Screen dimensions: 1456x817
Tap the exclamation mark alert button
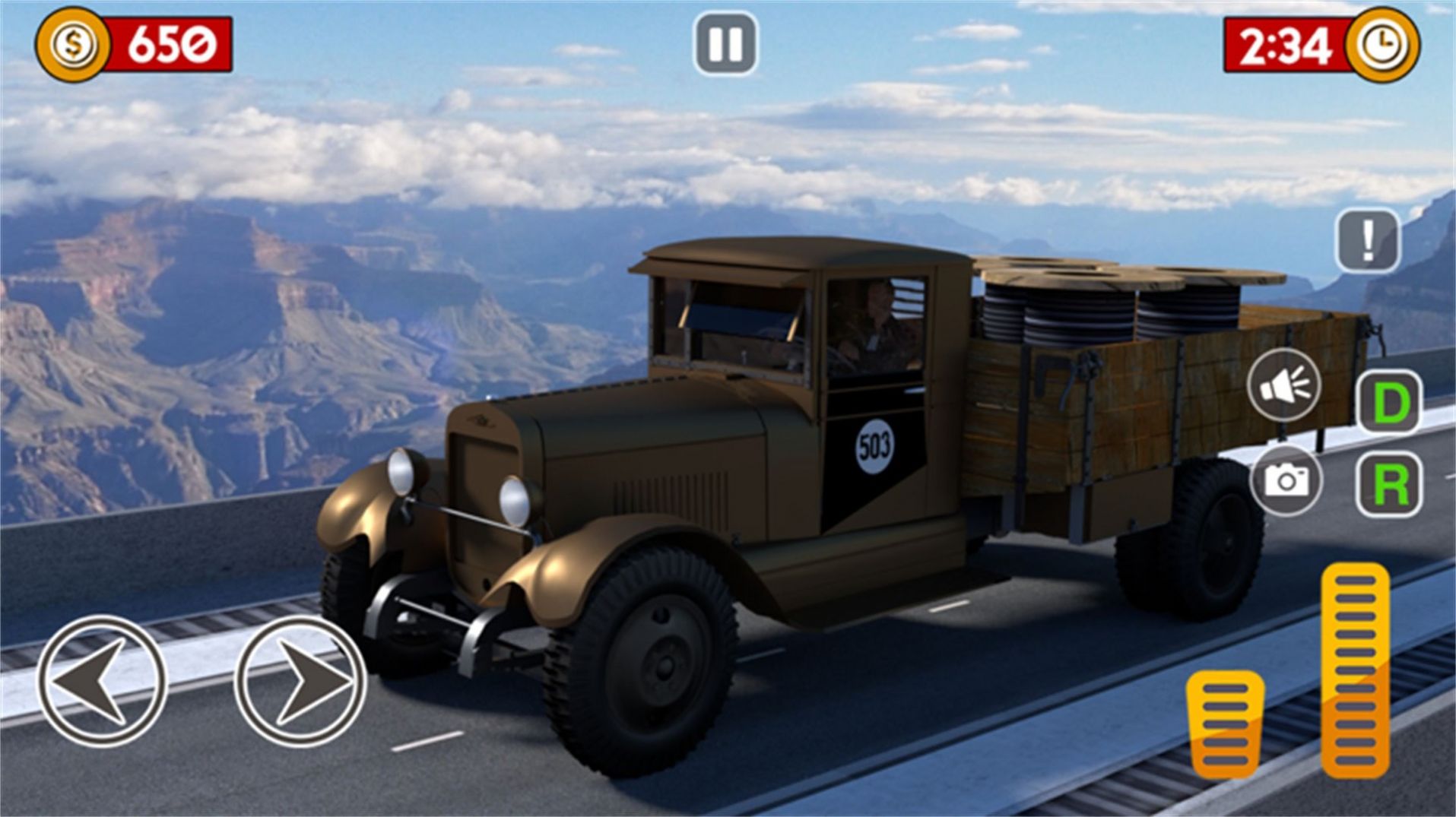pyautogui.click(x=1367, y=241)
